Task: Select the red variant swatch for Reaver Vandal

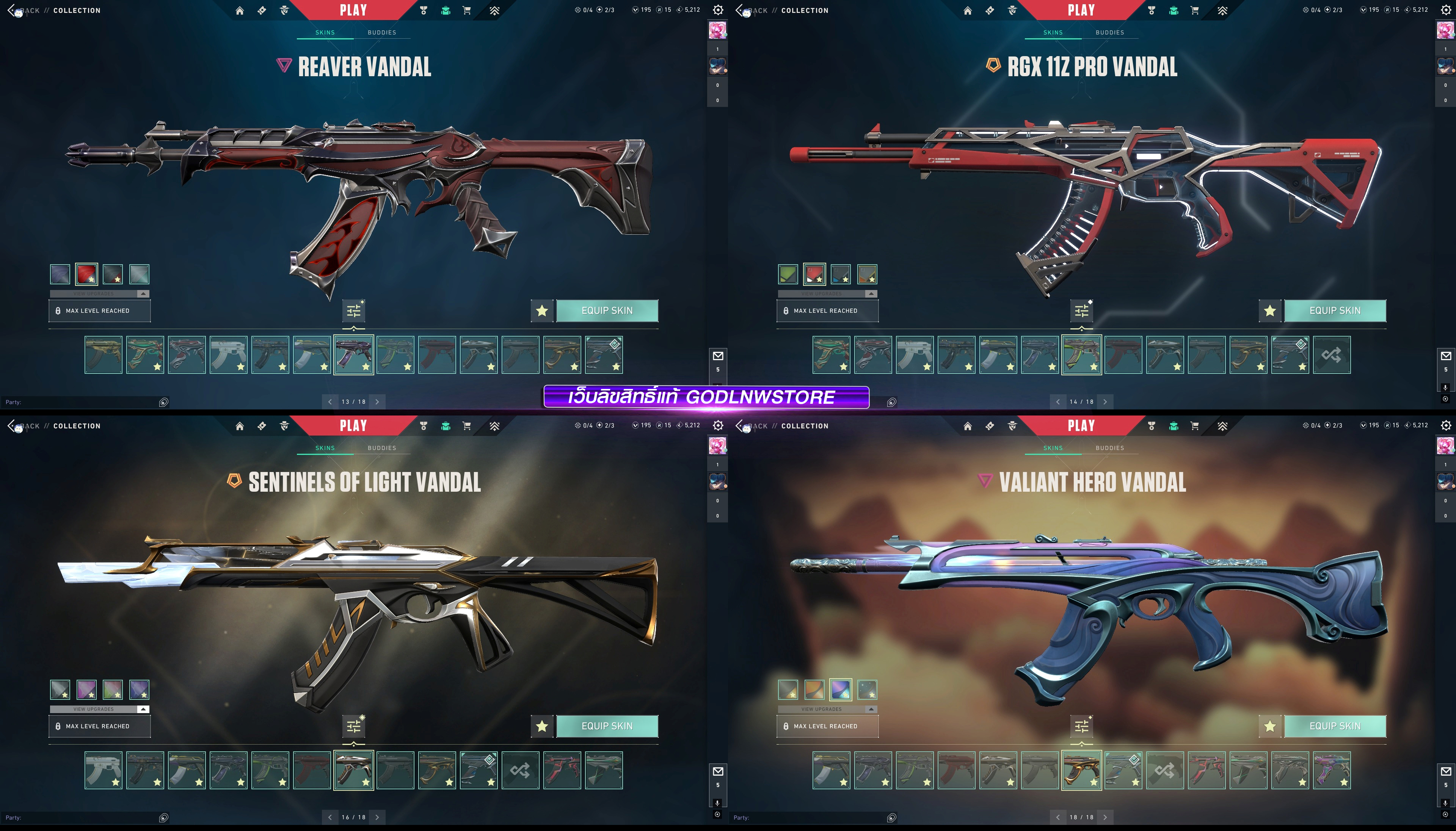Action: pyautogui.click(x=86, y=274)
